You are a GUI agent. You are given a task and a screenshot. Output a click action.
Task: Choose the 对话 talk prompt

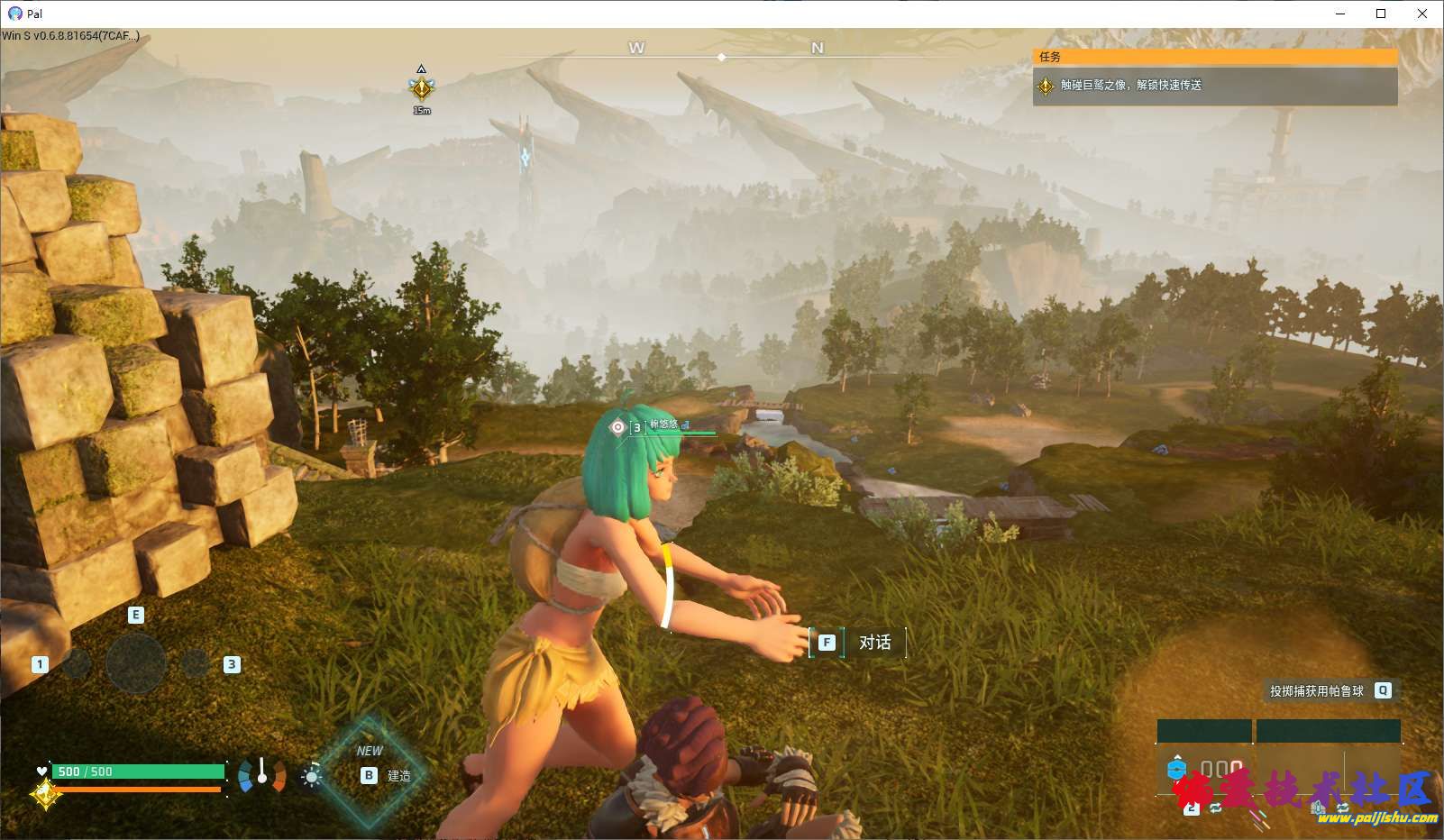tap(857, 643)
